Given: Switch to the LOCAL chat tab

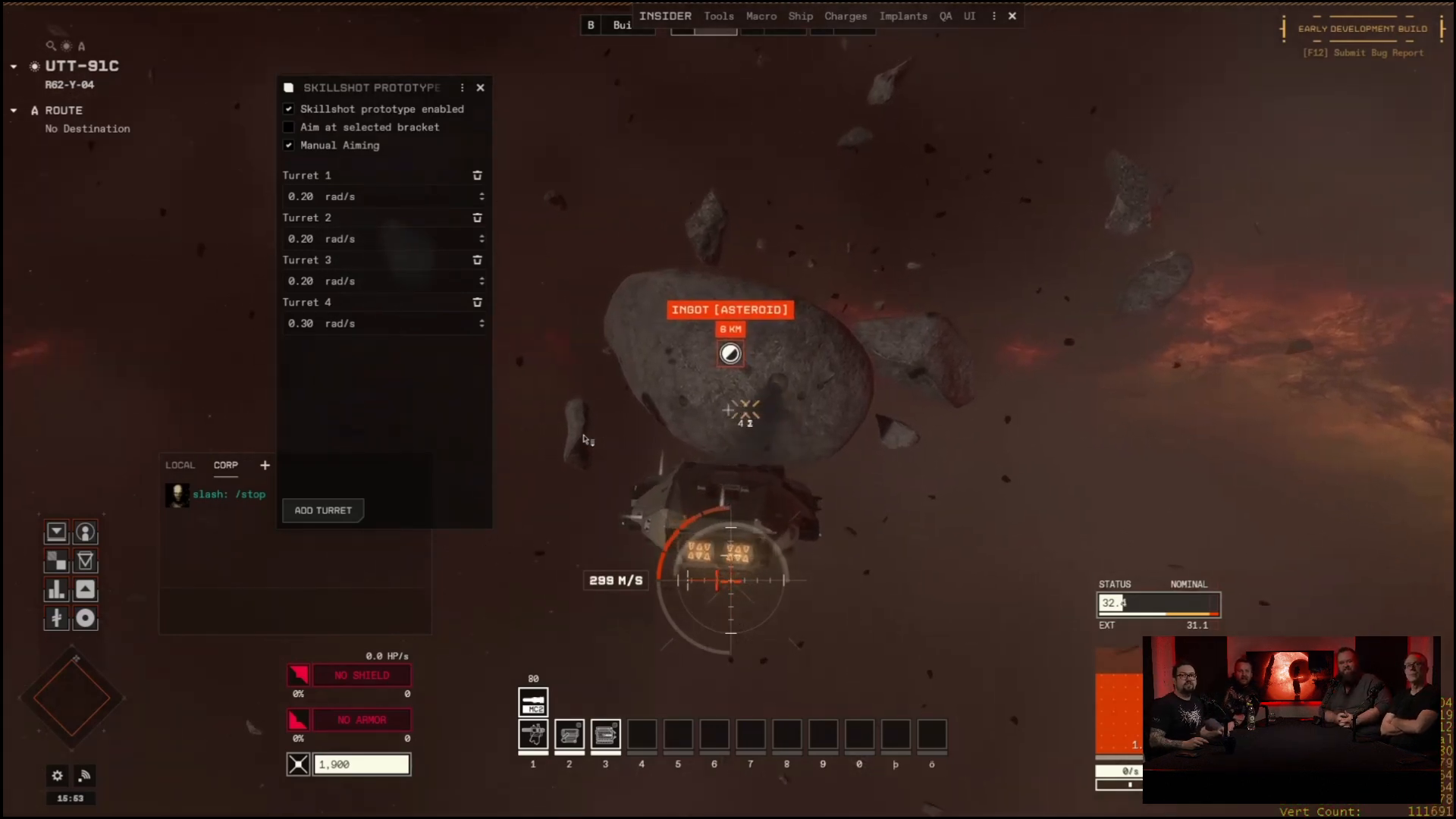Looking at the screenshot, I should (x=180, y=465).
